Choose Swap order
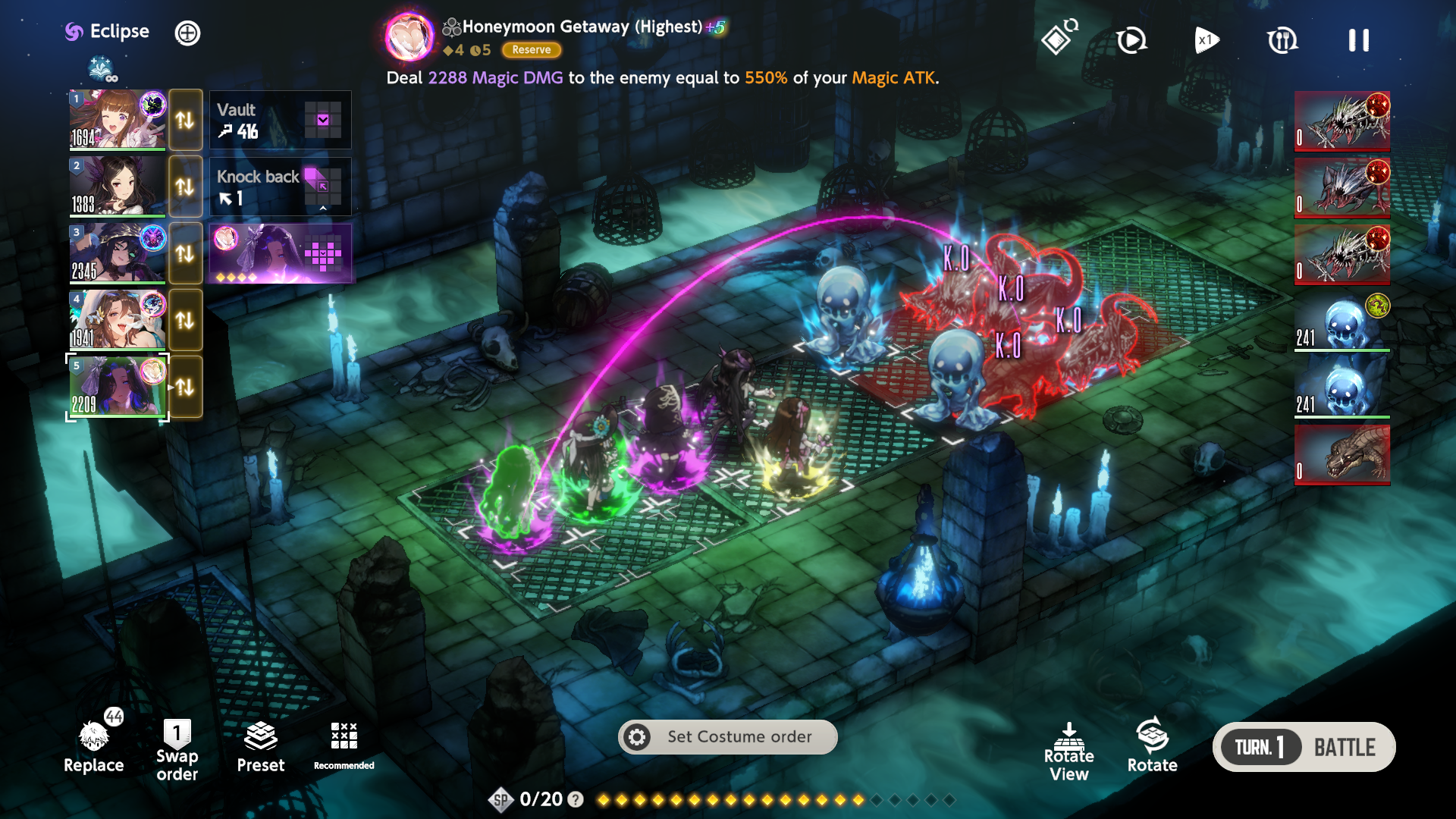Screen dimensions: 1456x819 177,751
